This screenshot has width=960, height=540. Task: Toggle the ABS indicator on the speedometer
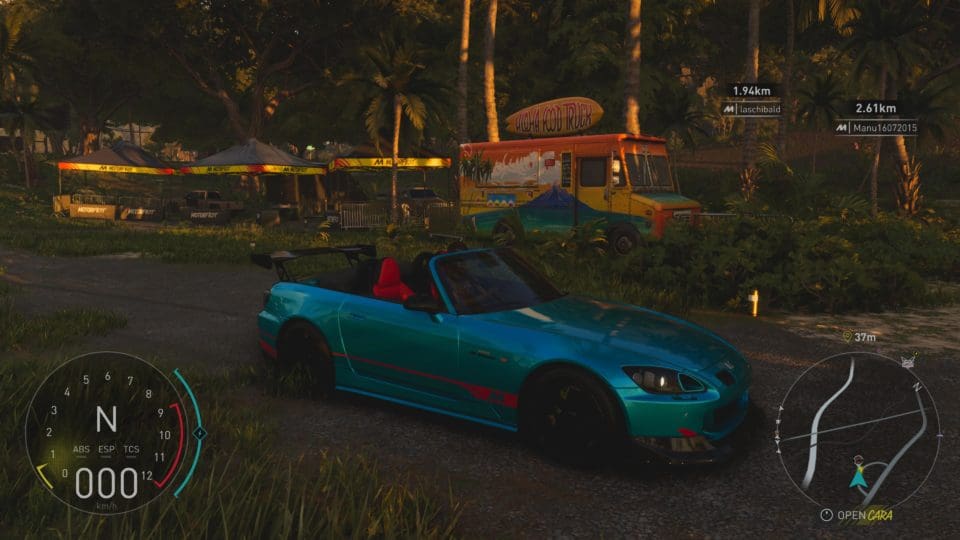click(x=80, y=449)
